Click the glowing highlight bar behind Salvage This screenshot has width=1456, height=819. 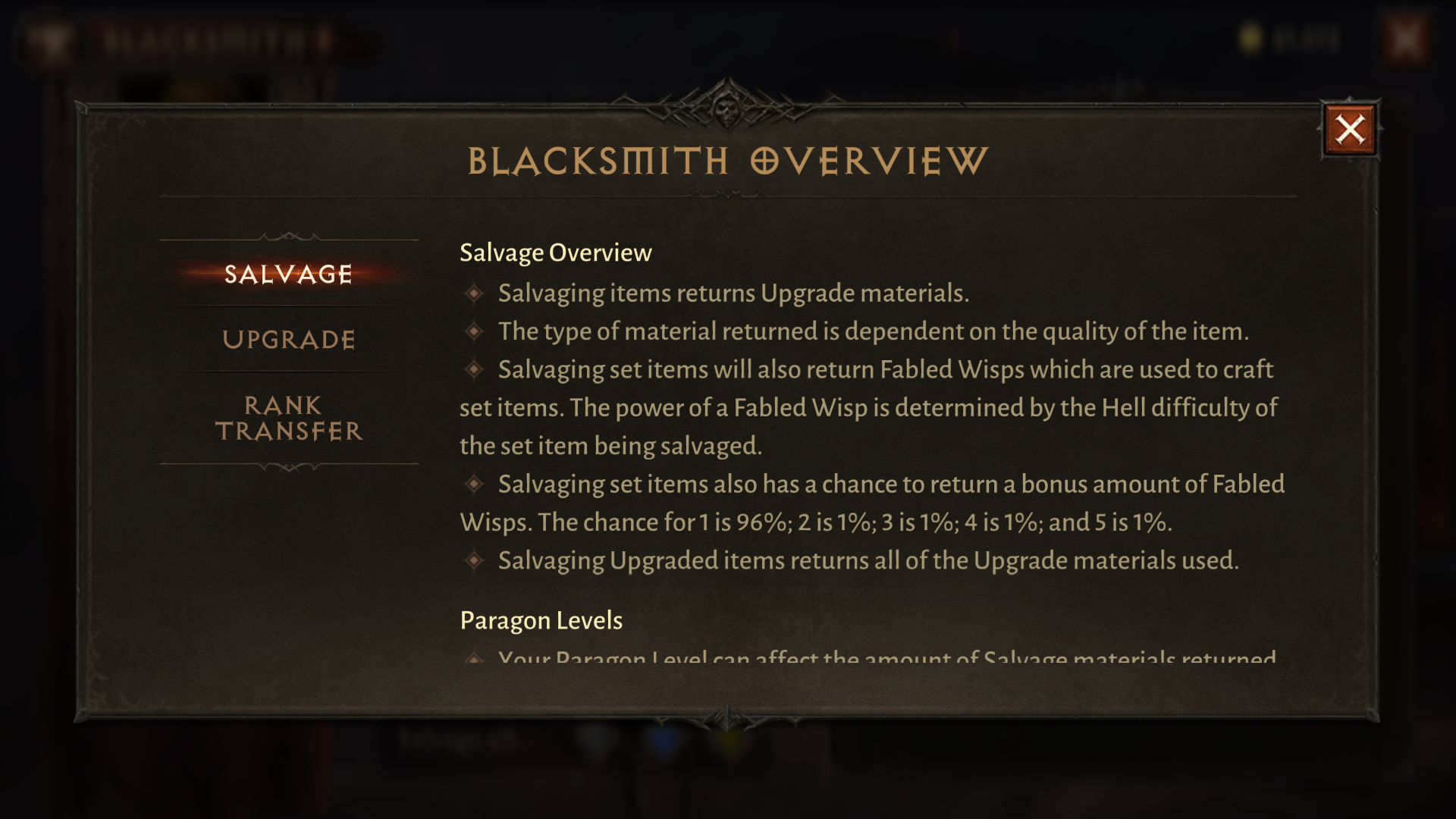(288, 275)
